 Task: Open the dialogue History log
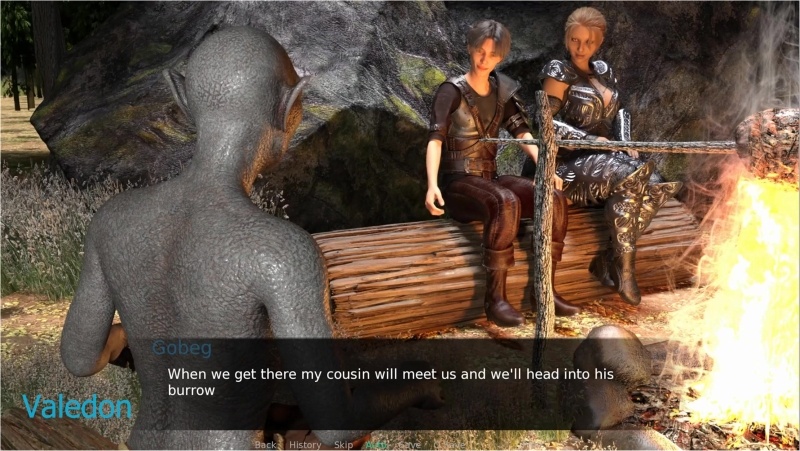[x=305, y=444]
